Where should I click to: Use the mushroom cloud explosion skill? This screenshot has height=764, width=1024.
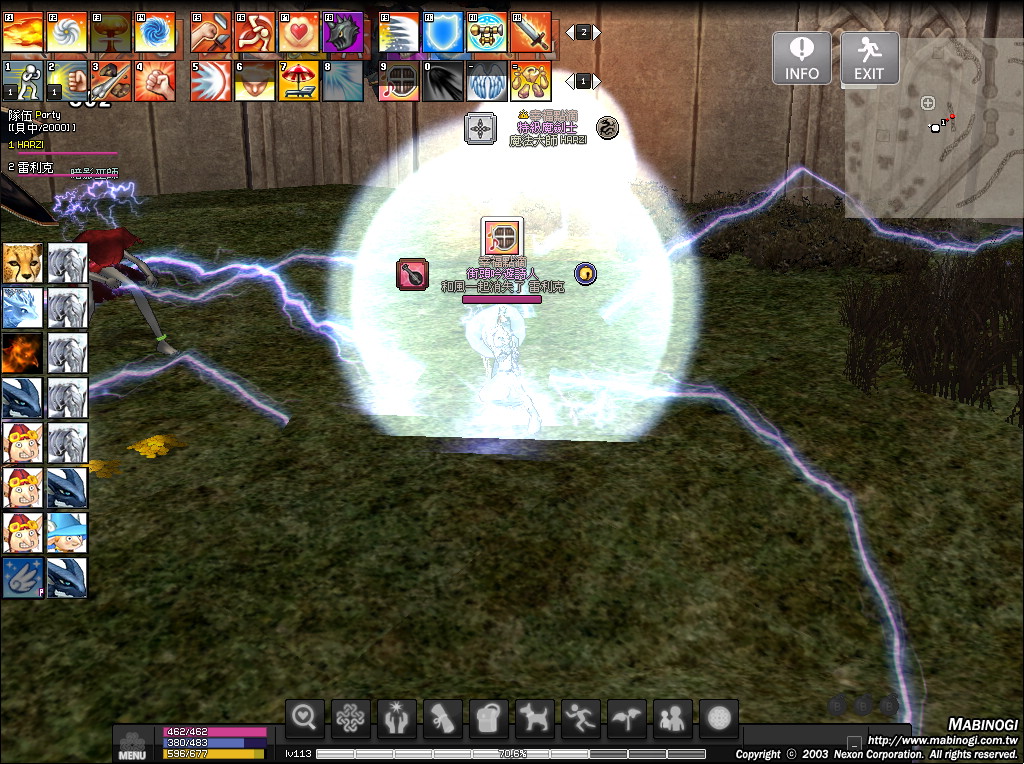pos(111,33)
